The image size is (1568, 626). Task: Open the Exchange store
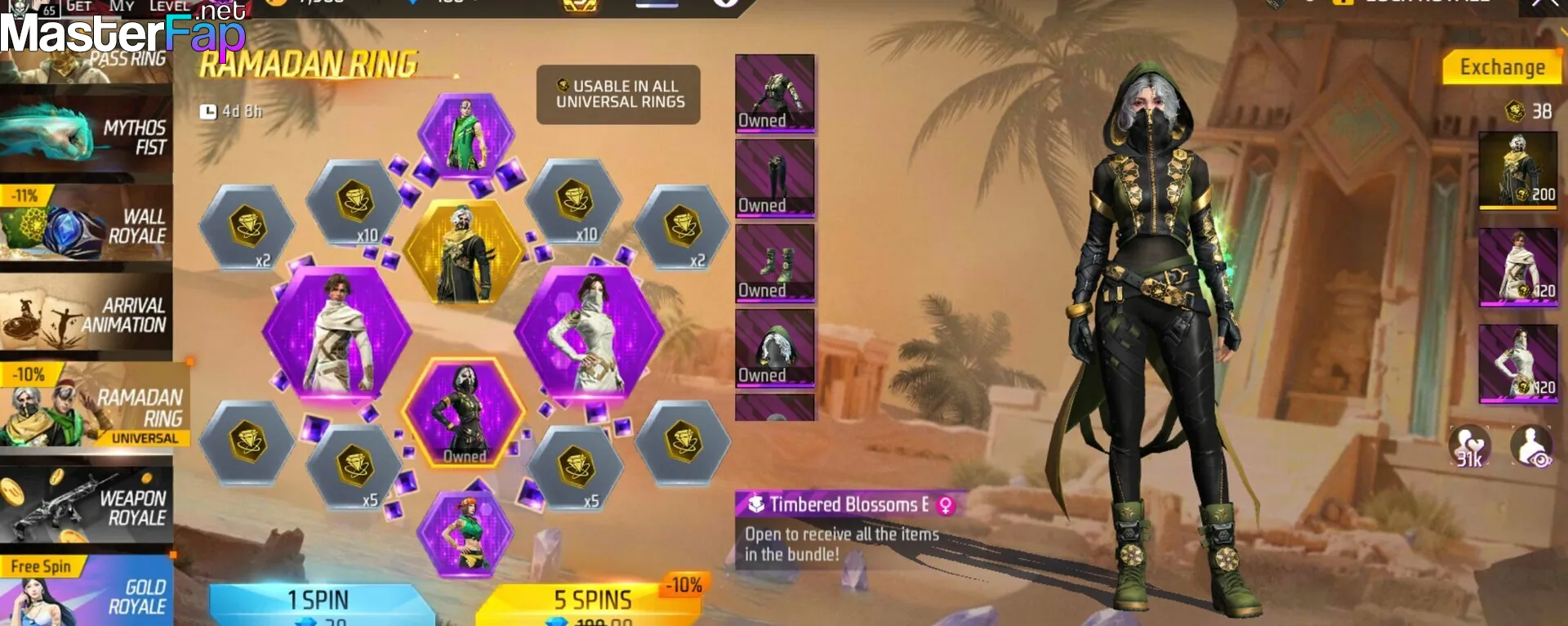[x=1502, y=67]
